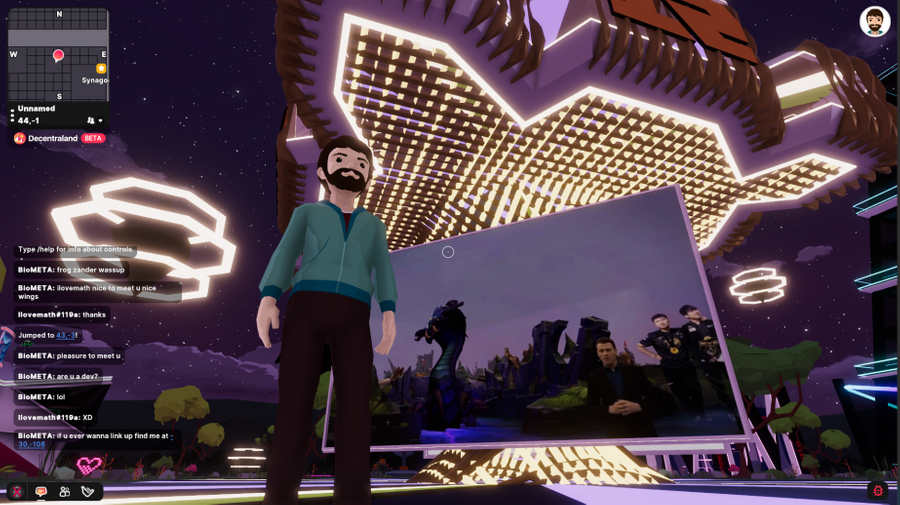Viewport: 900px width, 505px height.
Task: Click the 'pleasure to meet u' chat message
Action: point(69,356)
